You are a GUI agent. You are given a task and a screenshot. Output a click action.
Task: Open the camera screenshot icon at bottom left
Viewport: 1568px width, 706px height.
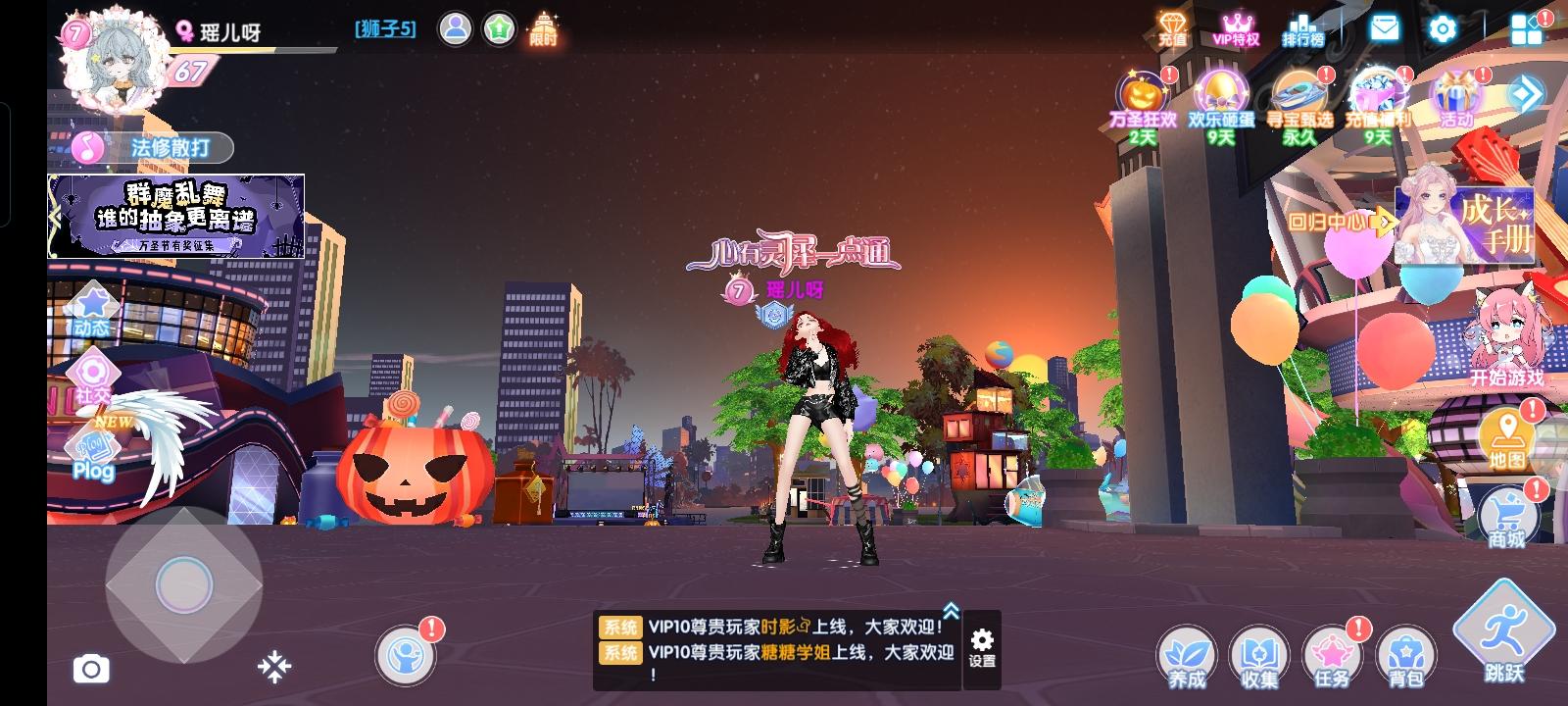click(x=92, y=669)
